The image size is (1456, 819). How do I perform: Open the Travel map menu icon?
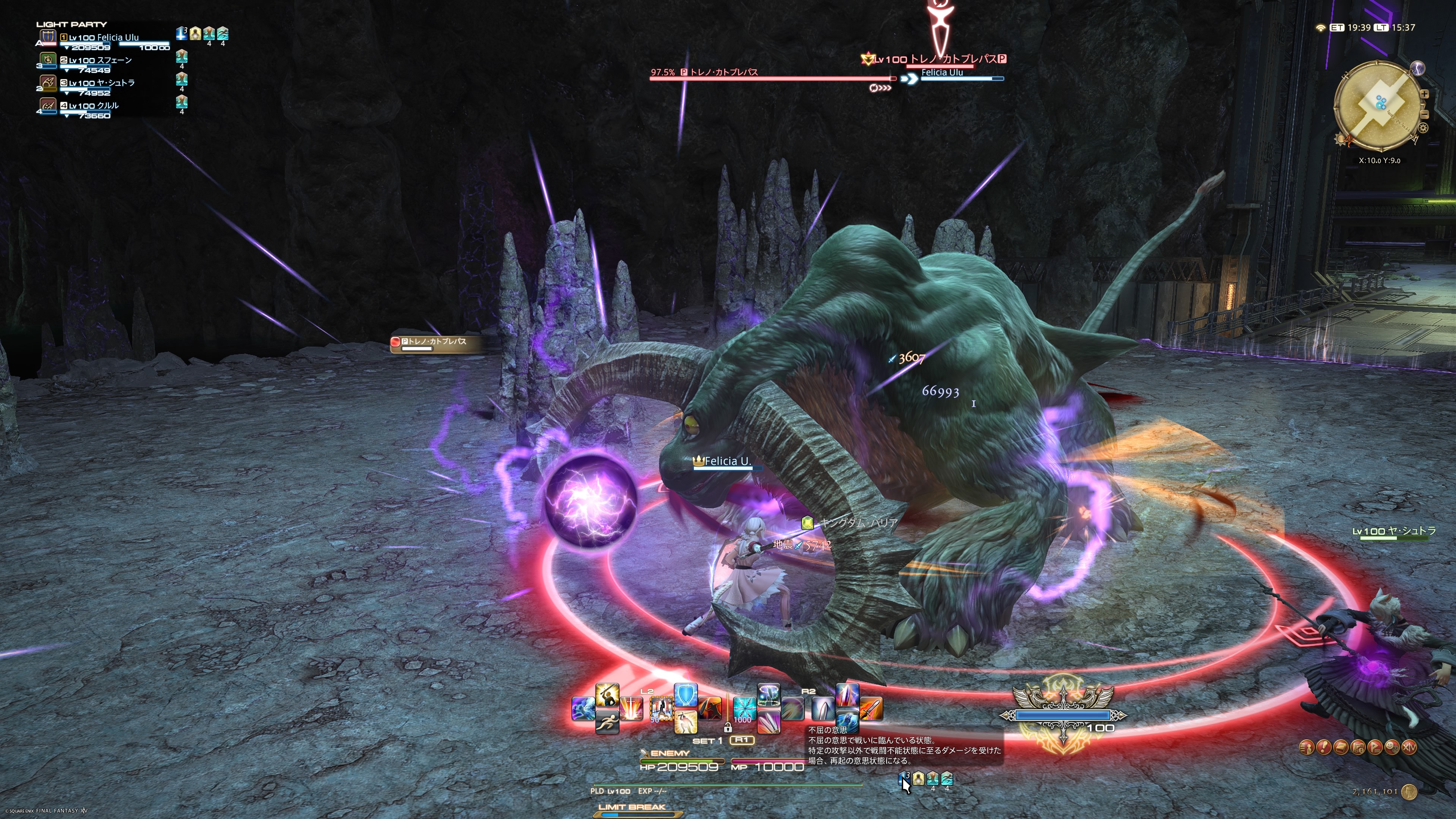[x=1358, y=747]
